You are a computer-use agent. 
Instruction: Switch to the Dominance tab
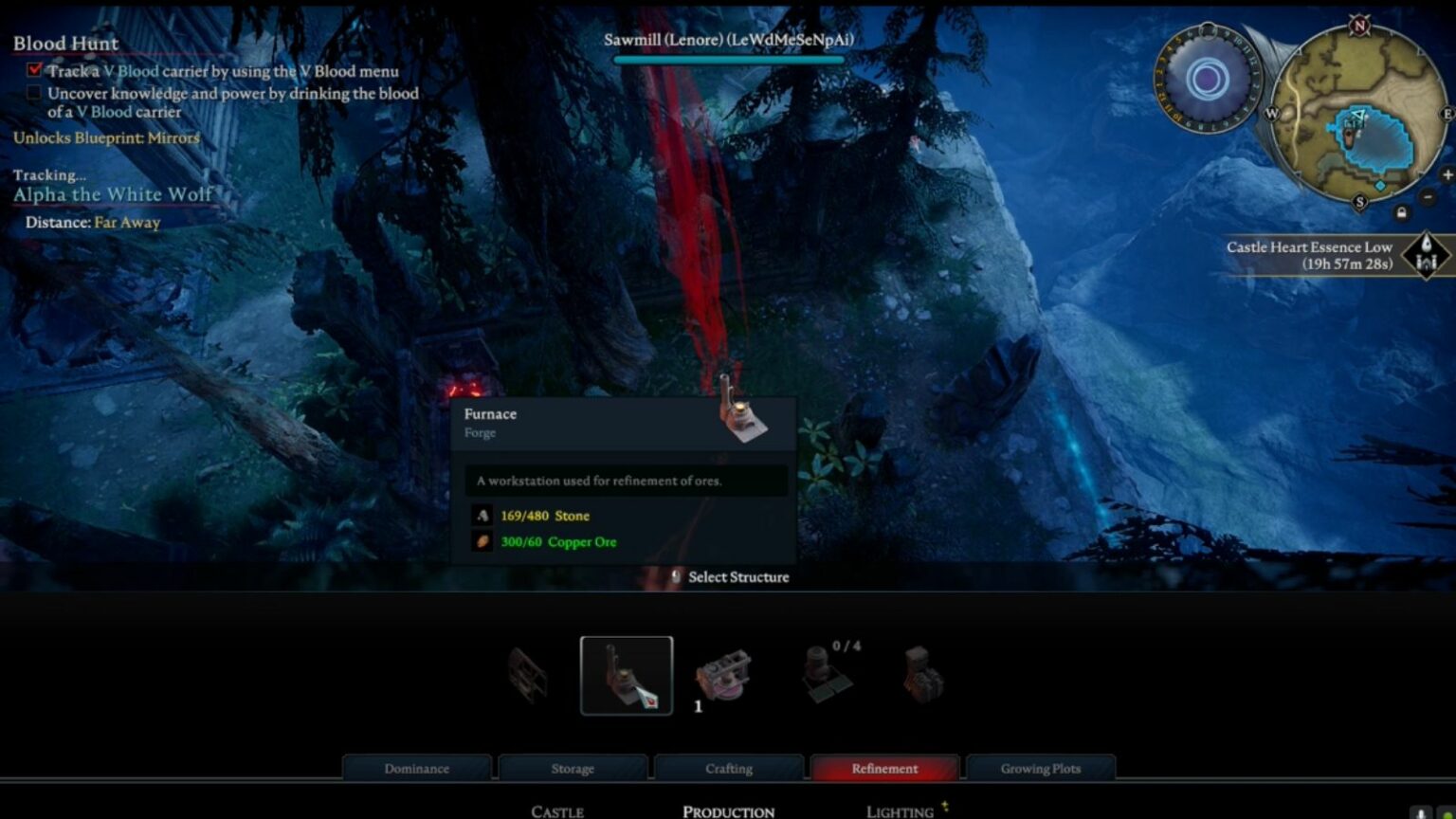tap(417, 768)
